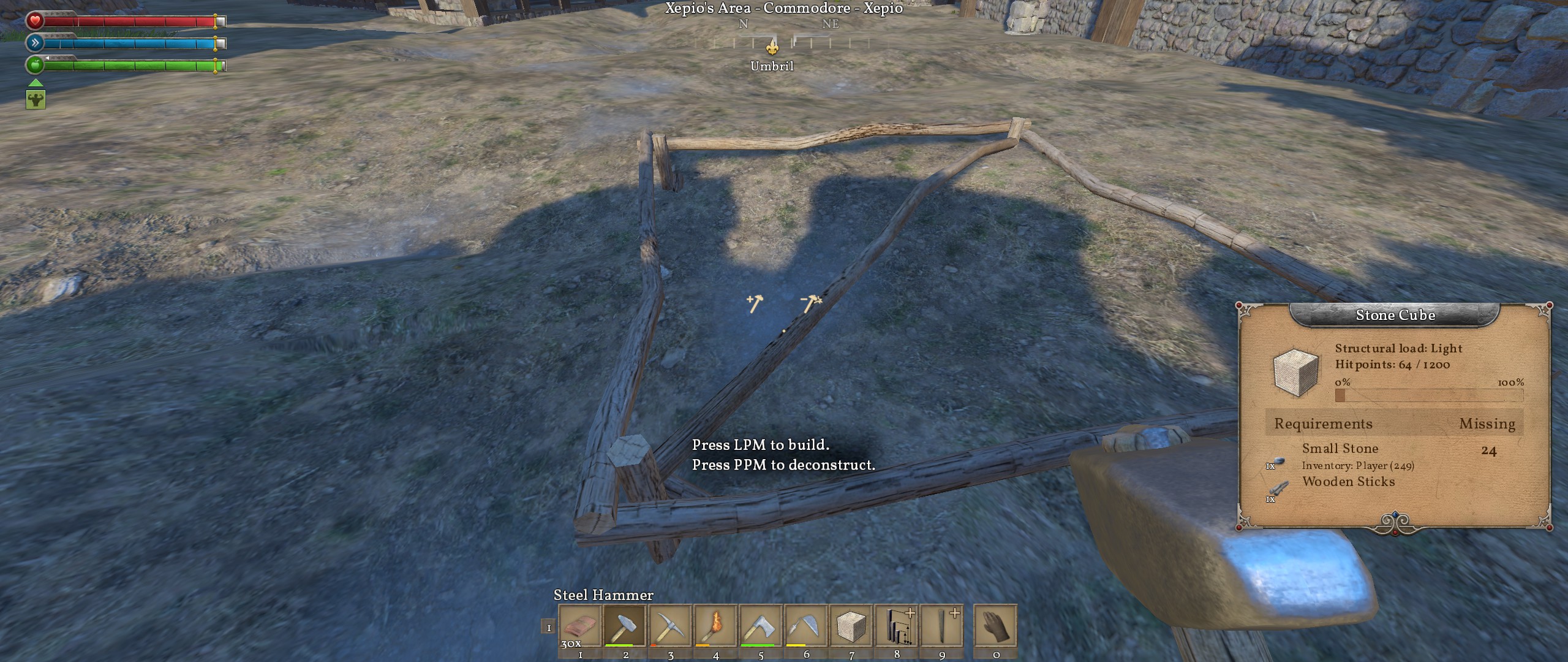
Task: Select the burning torch slot
Action: pyautogui.click(x=715, y=626)
